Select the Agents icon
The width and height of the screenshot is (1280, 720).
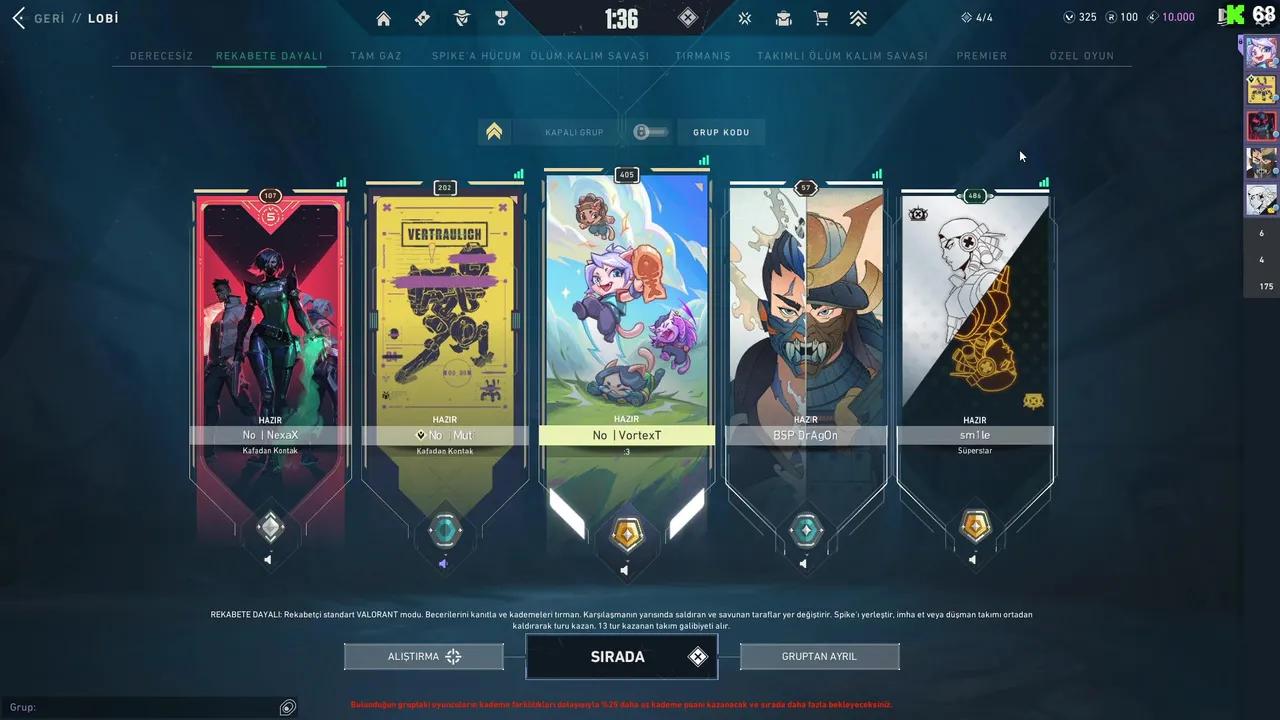461,18
